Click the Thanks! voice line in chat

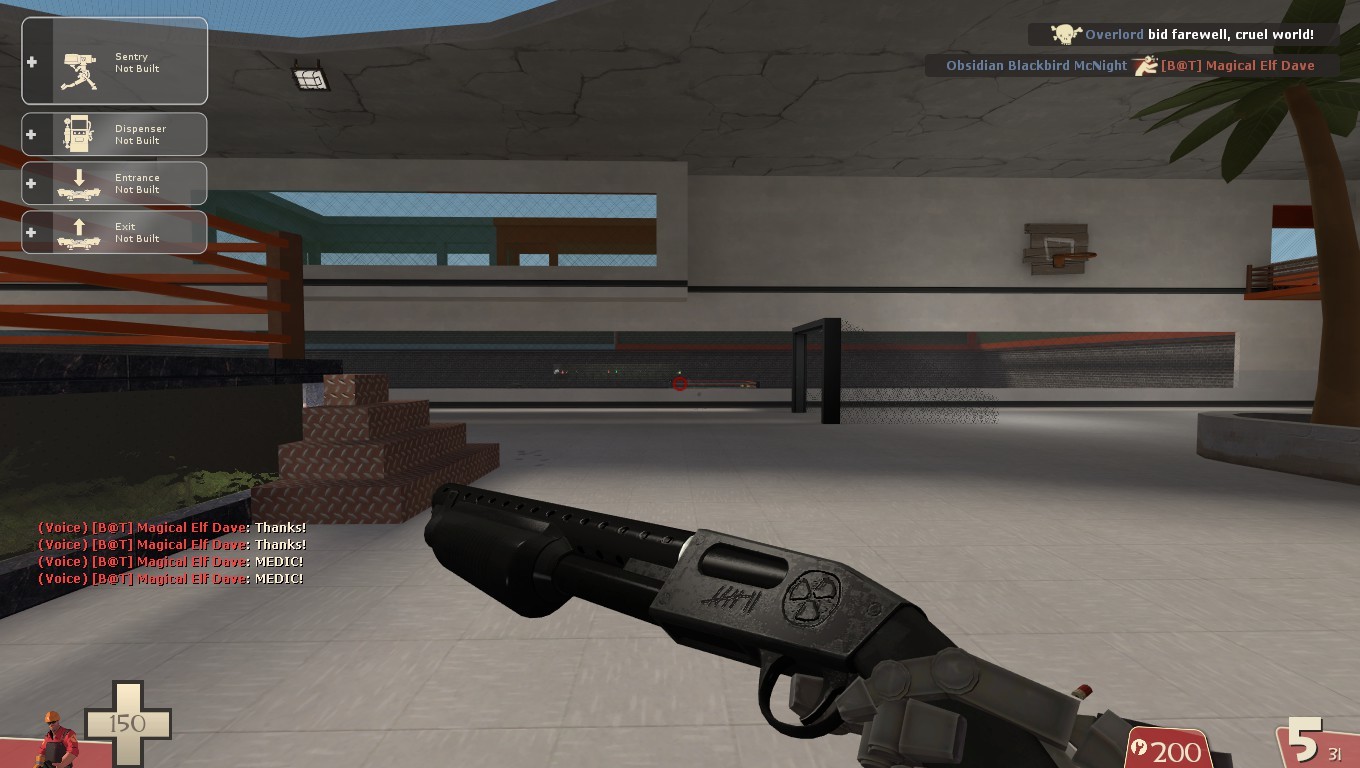(x=279, y=527)
